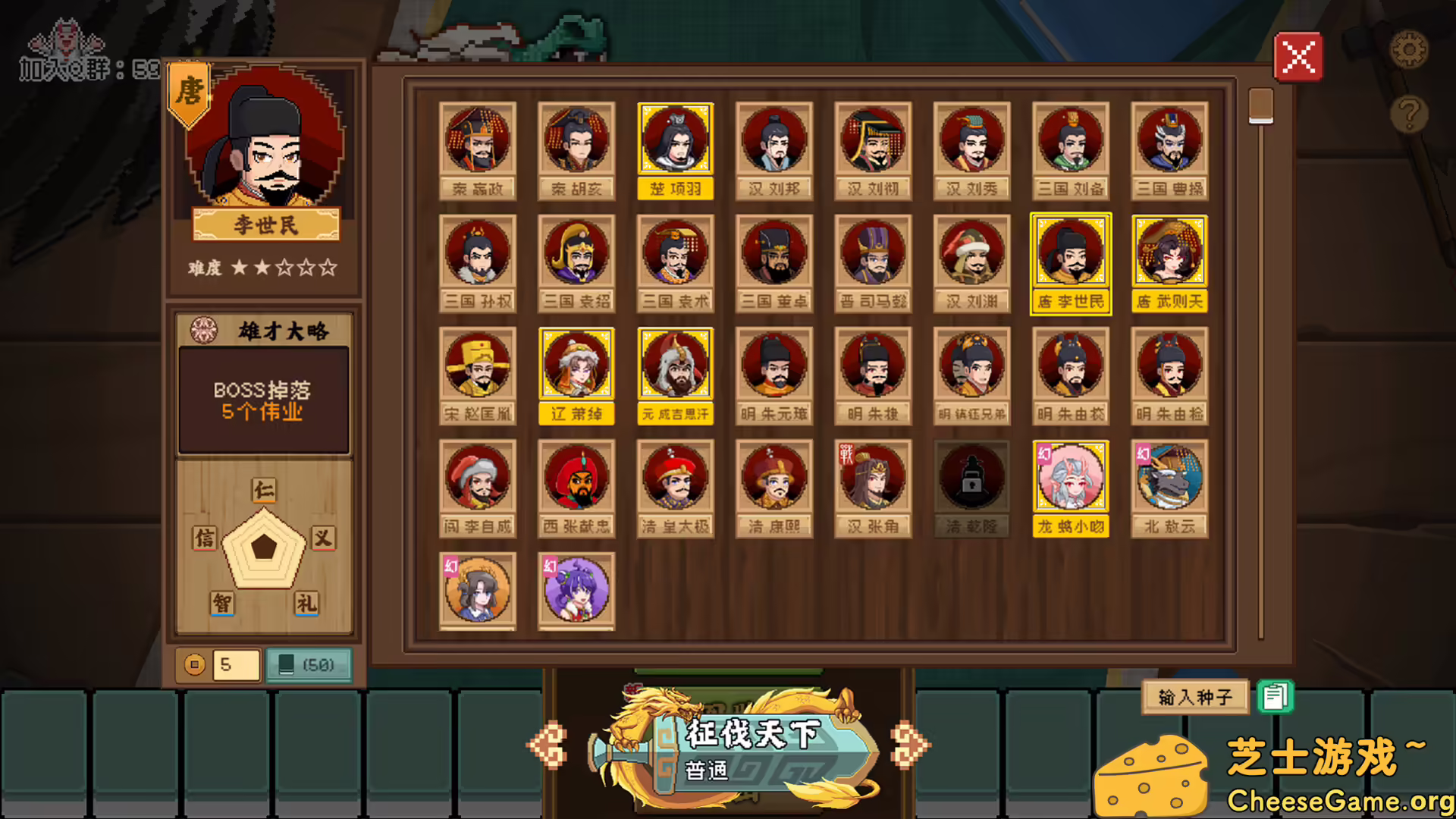Screen dimensions: 1456x819
Task: Click the 5个伟业 reward text
Action: (263, 413)
